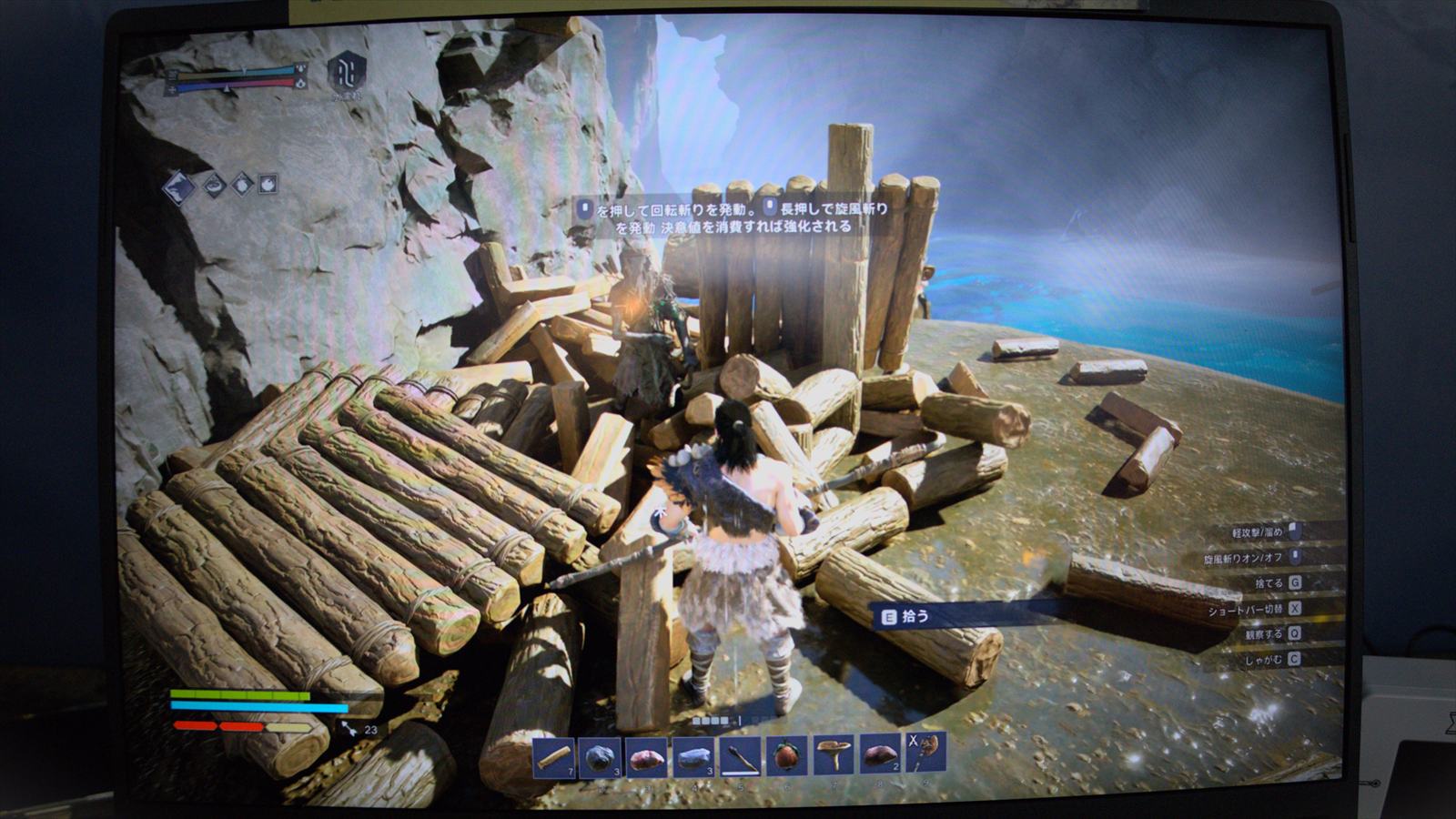Select the mushroom hotbar slot
Screen dimensions: 1456x819
tap(834, 754)
